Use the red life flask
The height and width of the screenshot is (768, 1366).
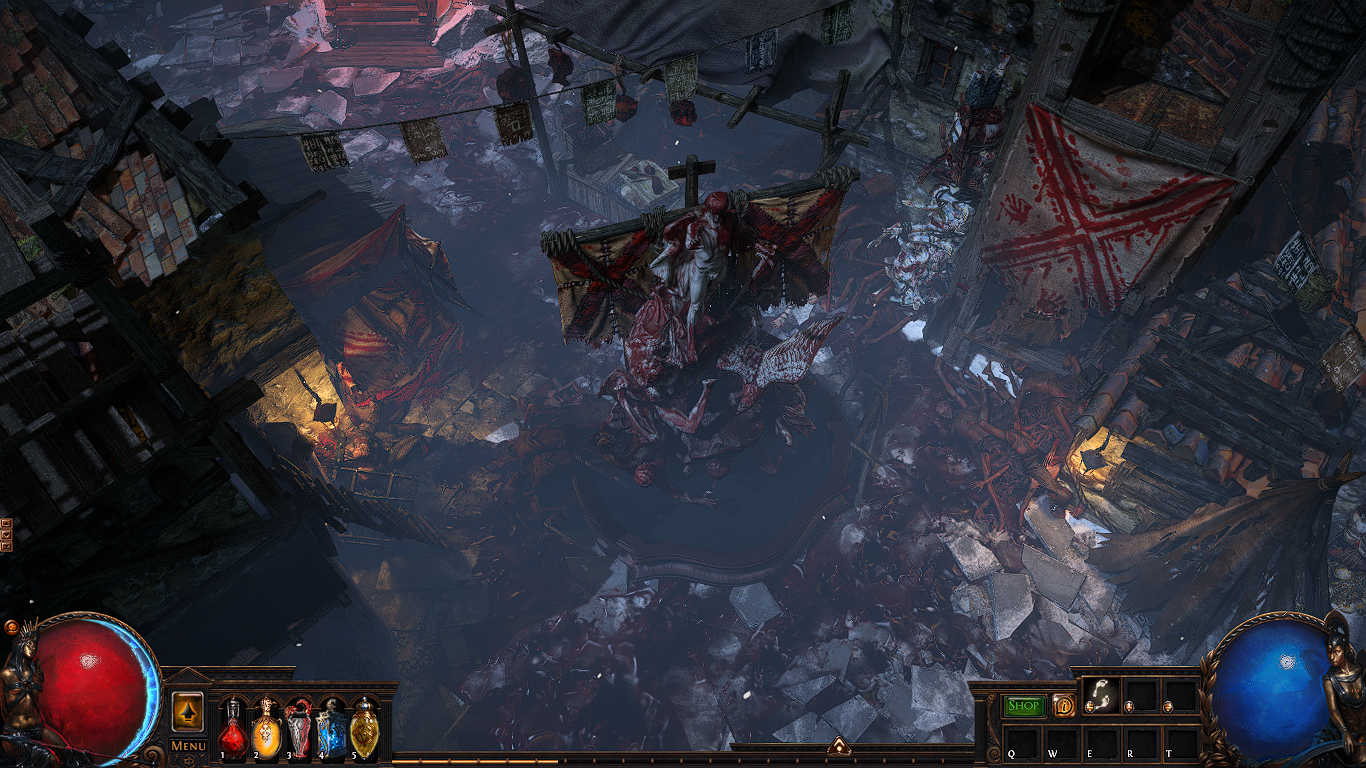point(232,727)
